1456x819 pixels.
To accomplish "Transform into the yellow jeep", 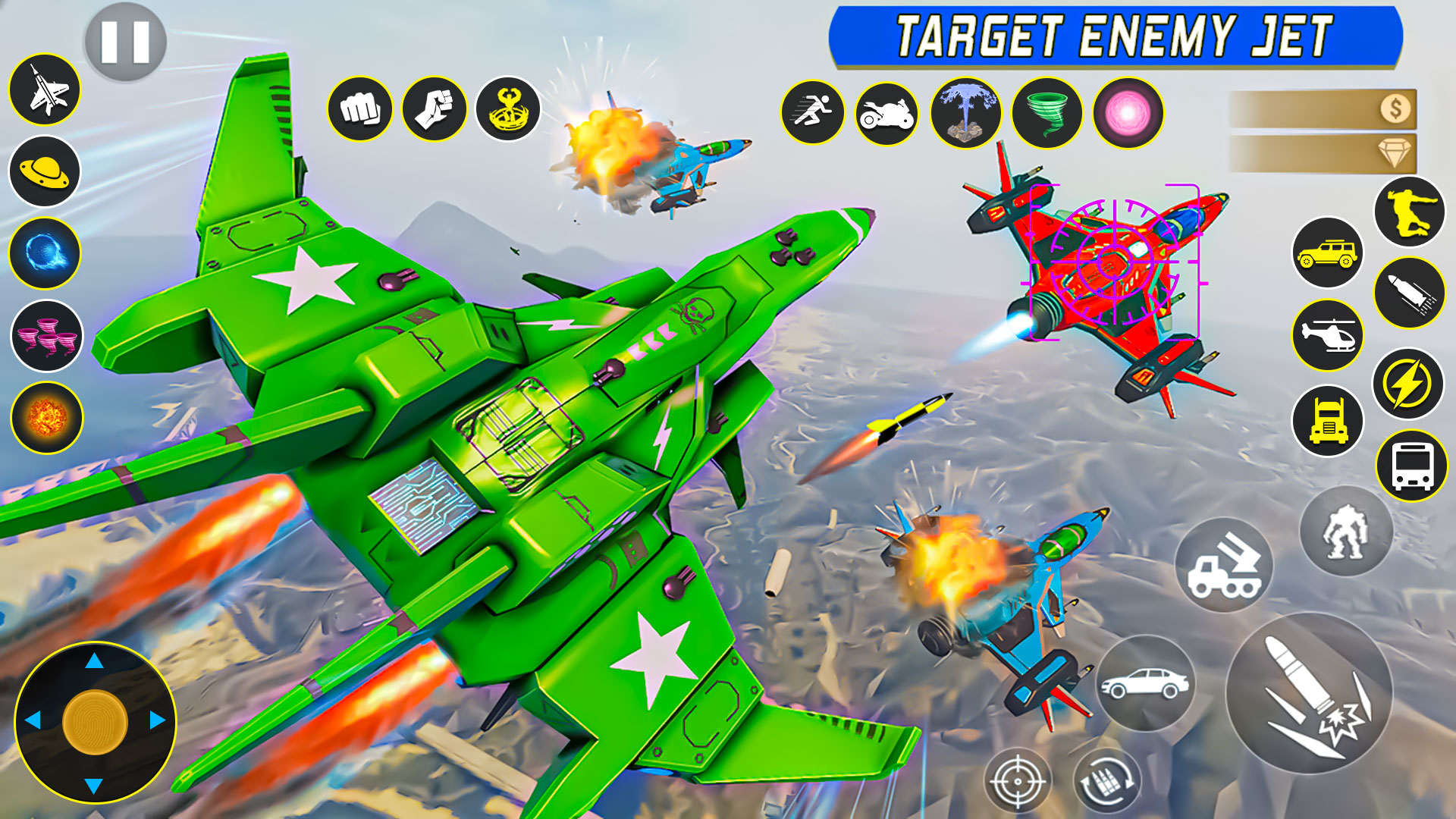I will pyautogui.click(x=1327, y=253).
